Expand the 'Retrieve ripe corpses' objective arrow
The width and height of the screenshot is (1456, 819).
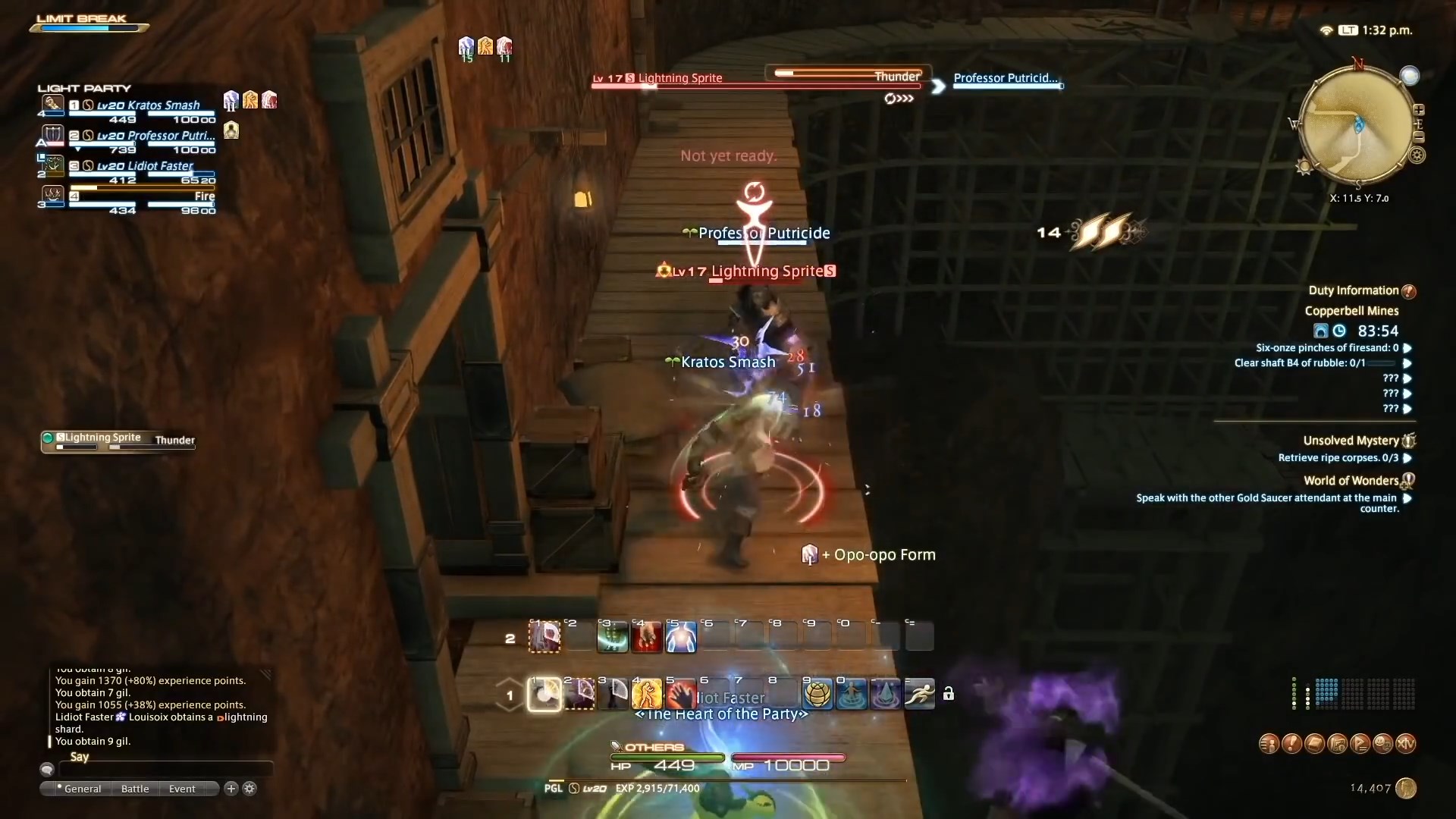click(x=1407, y=459)
